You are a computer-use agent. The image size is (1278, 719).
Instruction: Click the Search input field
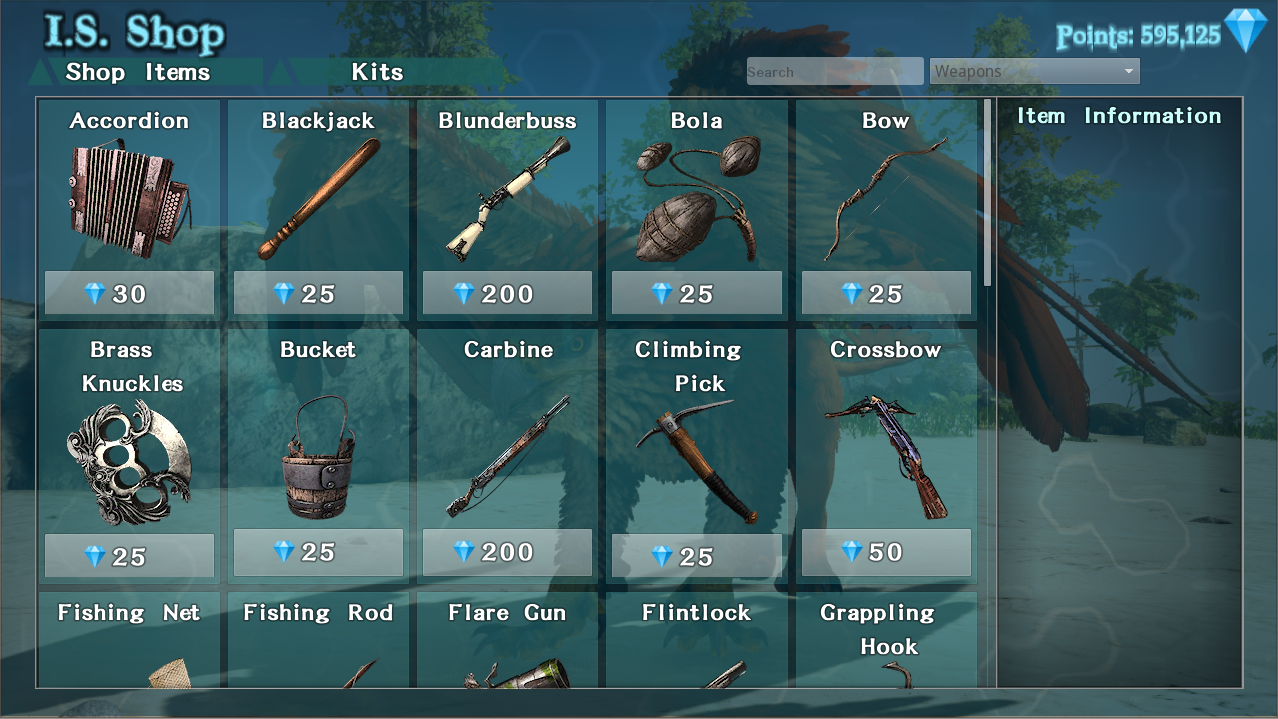click(x=834, y=72)
